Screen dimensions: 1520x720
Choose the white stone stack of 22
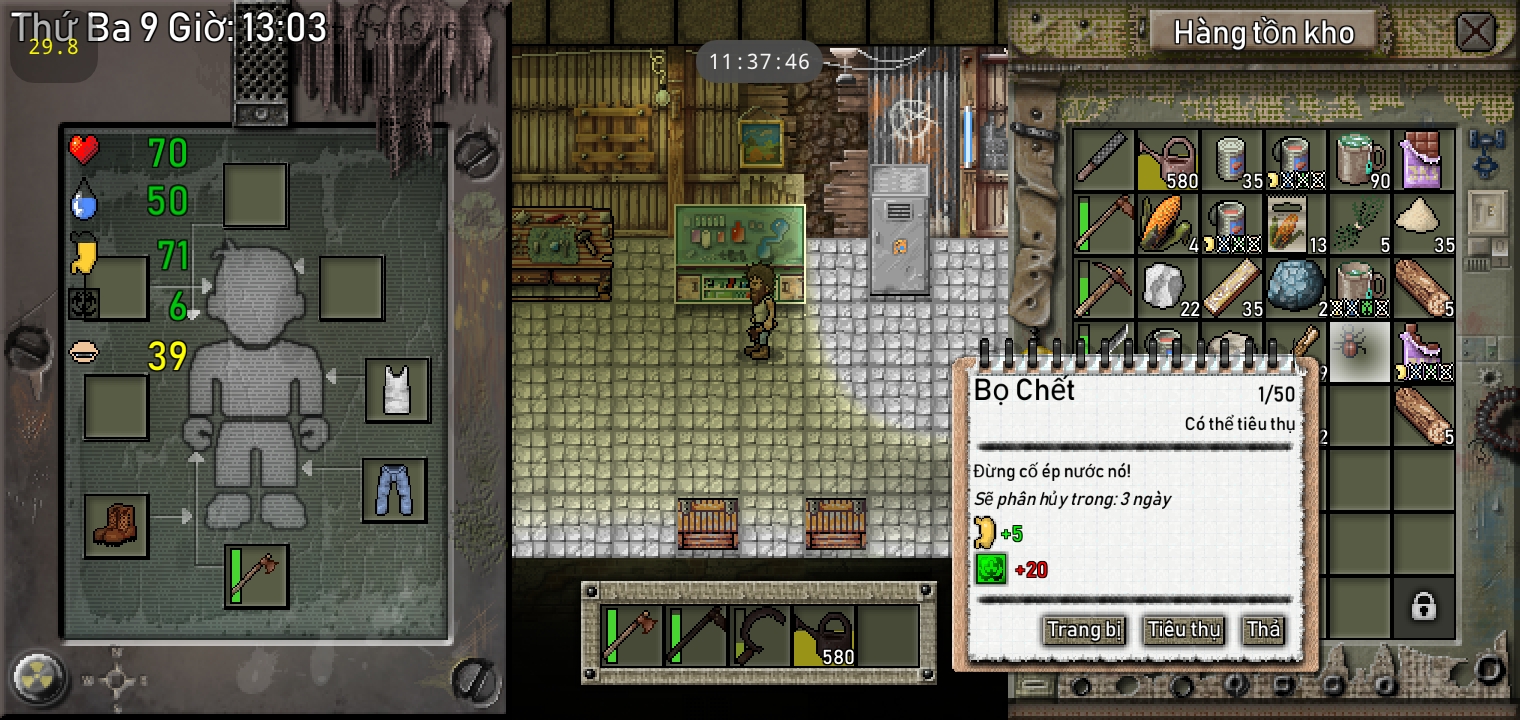tap(1168, 288)
